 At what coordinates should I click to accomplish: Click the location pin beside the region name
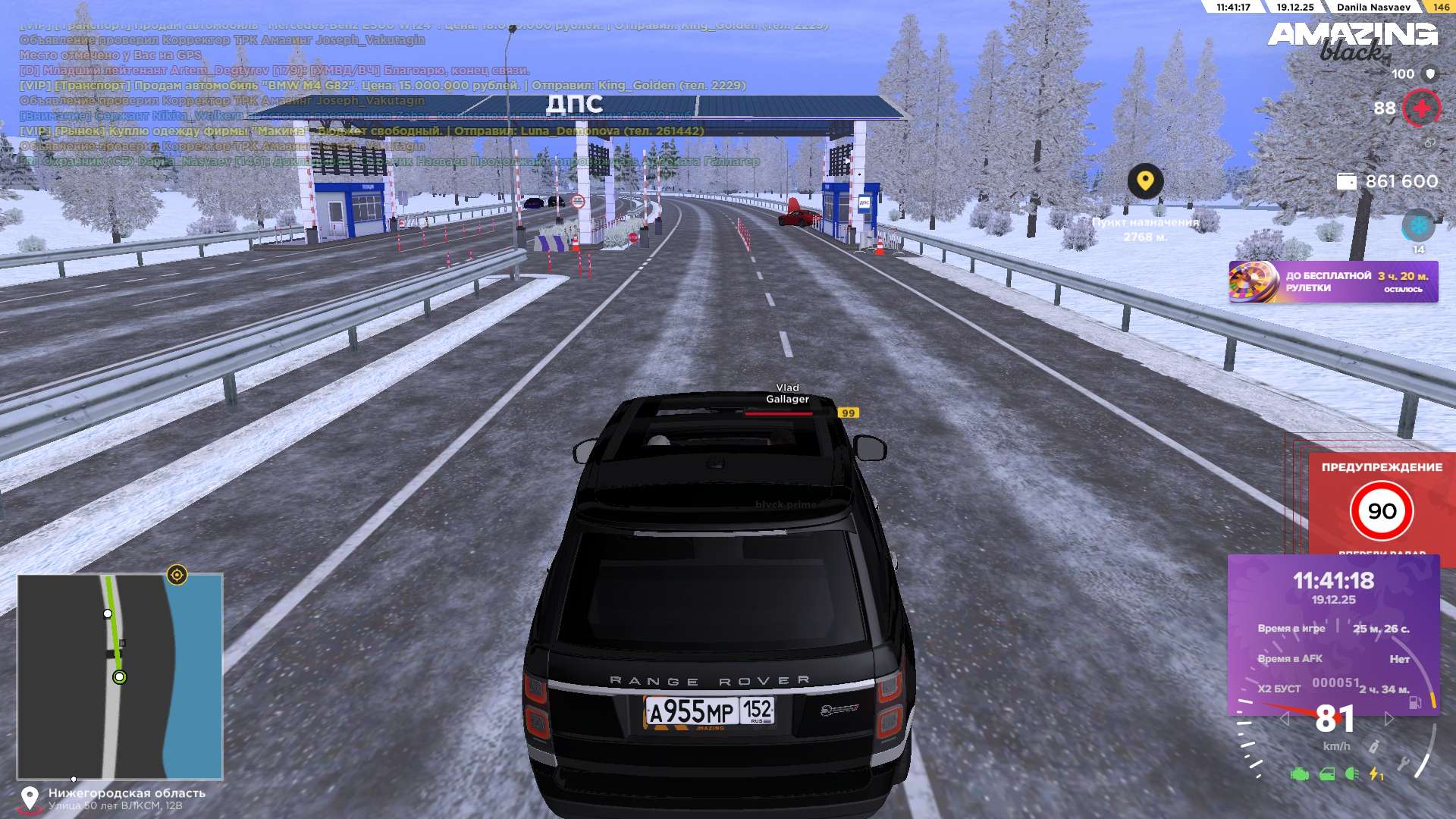30,799
